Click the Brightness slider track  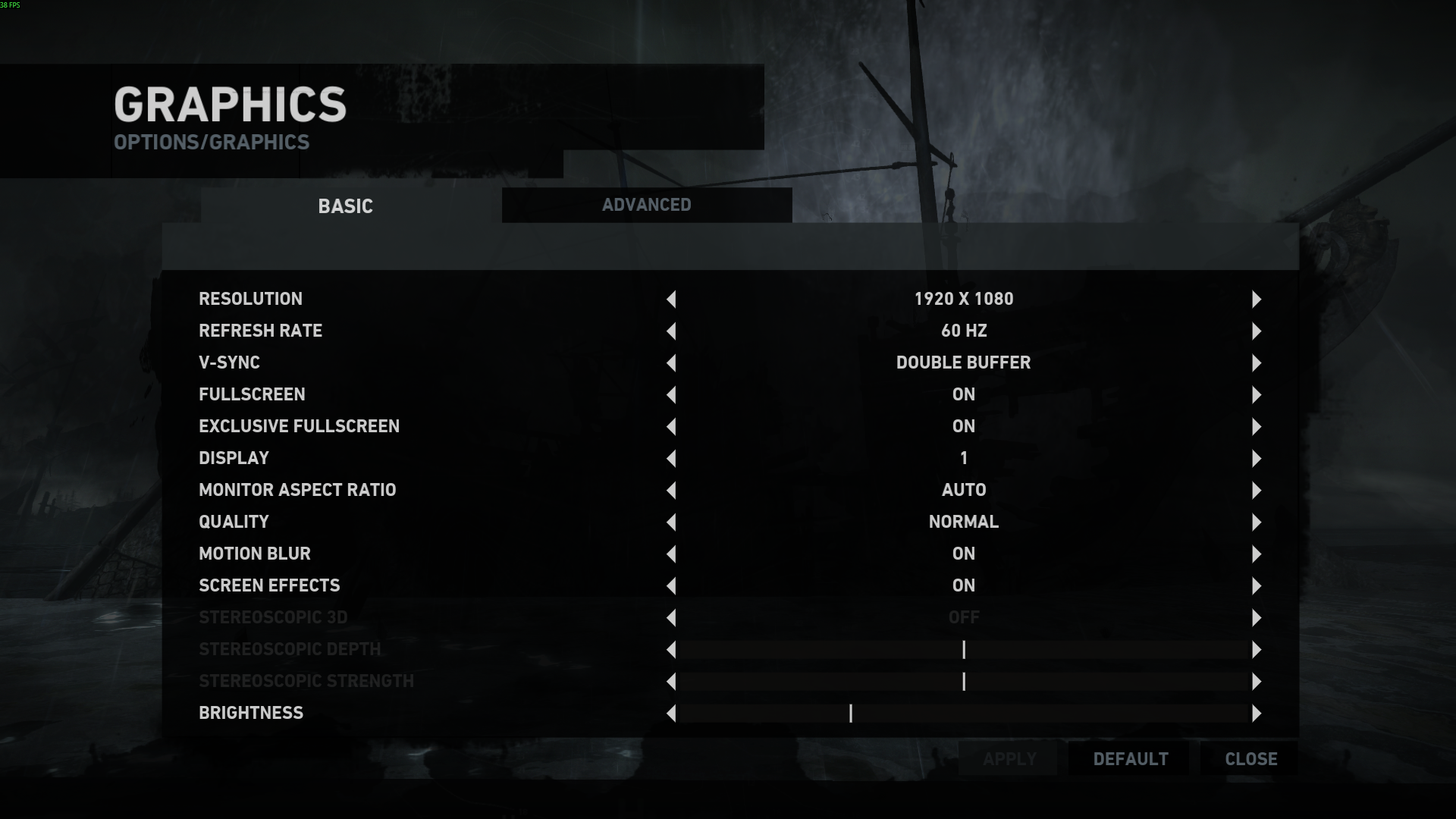click(x=963, y=714)
